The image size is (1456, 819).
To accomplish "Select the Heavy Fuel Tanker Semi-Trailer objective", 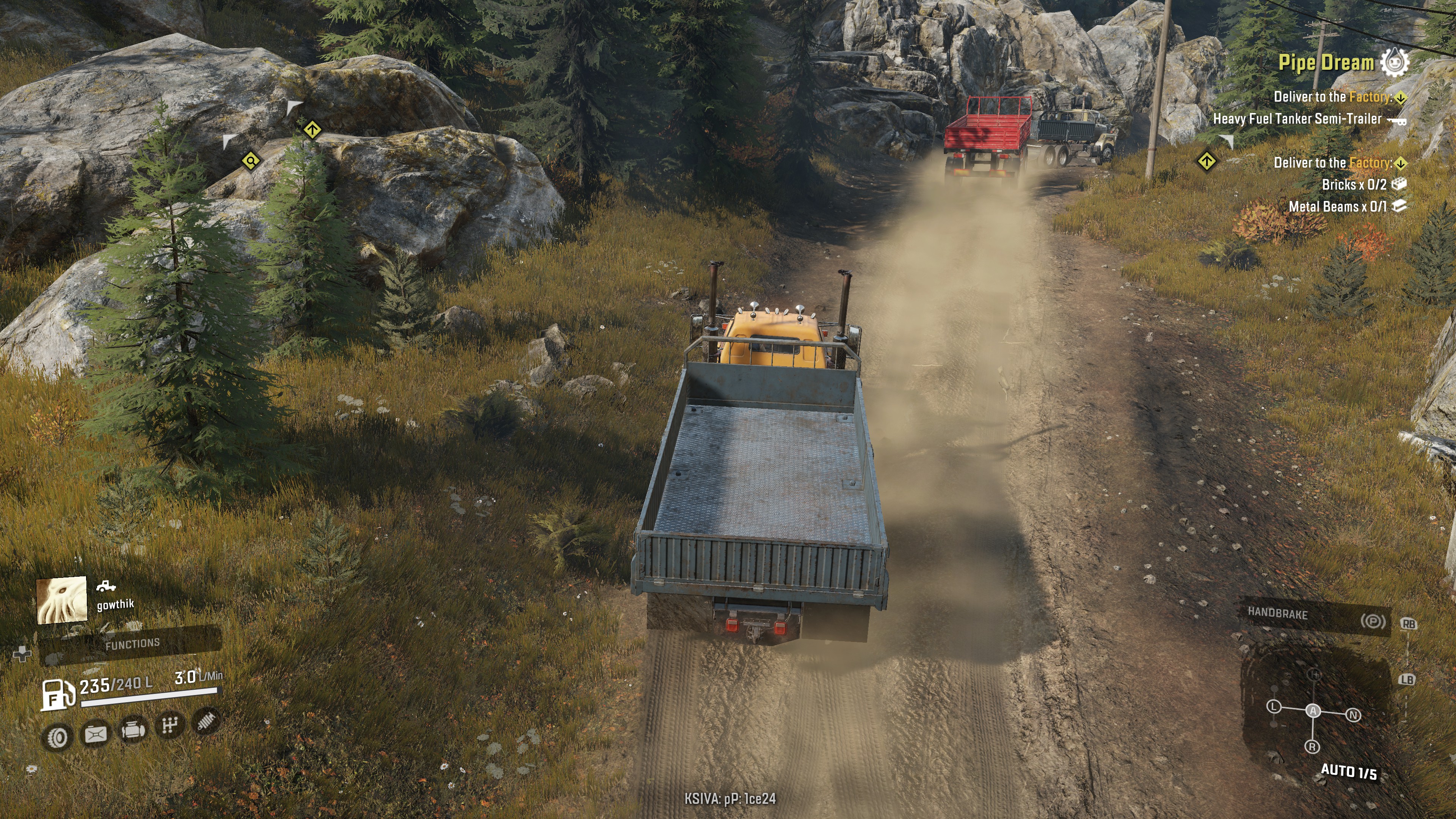I will tap(1297, 119).
